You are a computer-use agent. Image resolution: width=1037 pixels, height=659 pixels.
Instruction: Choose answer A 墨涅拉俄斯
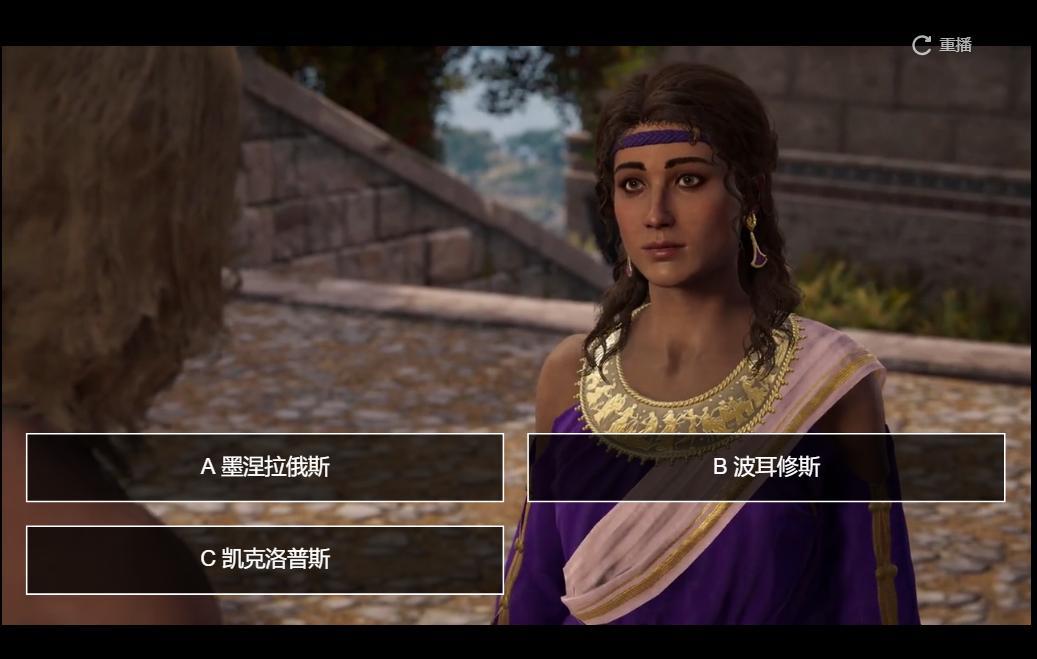(265, 467)
